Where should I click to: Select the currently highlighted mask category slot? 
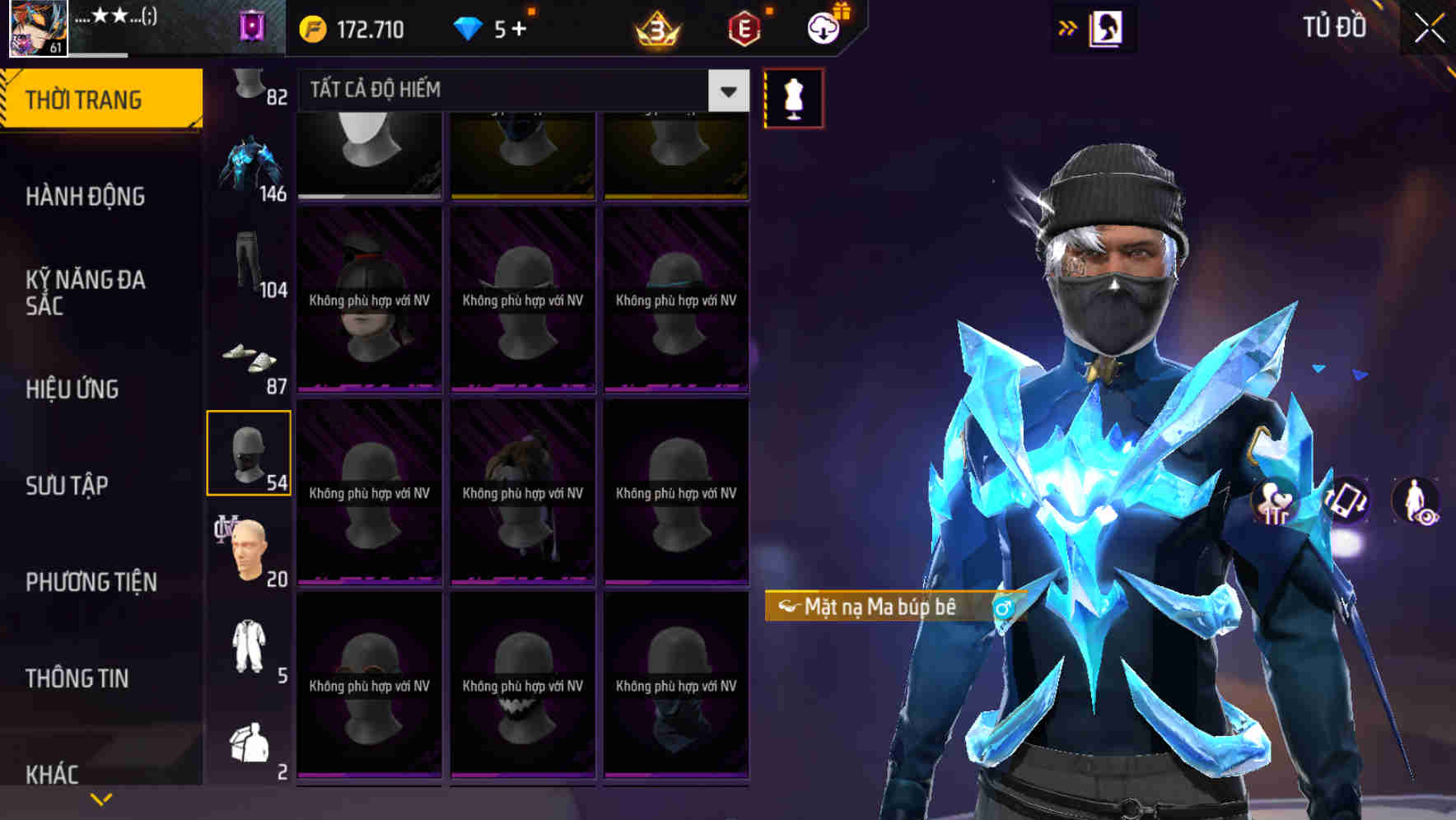tap(250, 453)
